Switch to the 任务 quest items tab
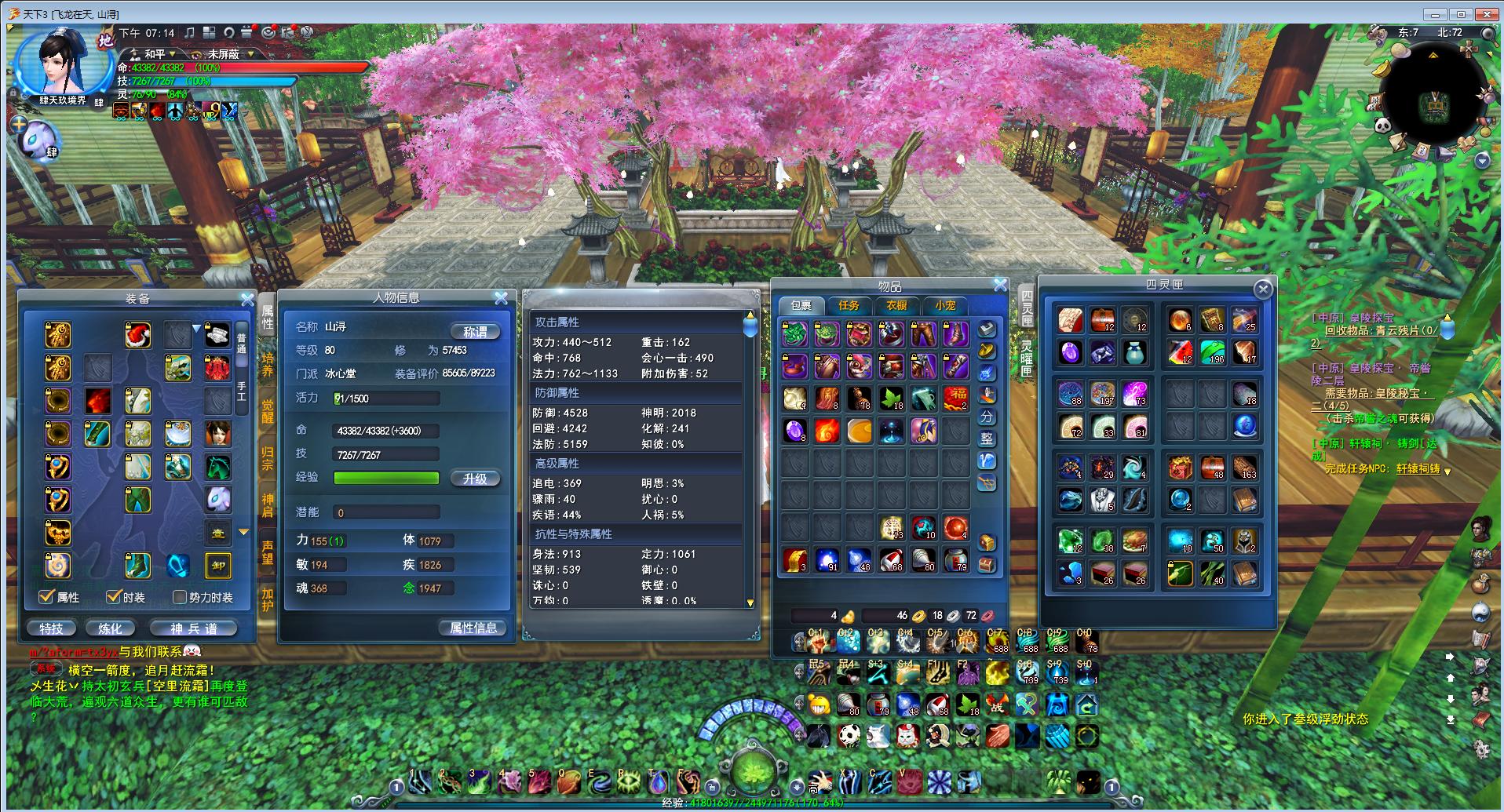 pos(849,305)
